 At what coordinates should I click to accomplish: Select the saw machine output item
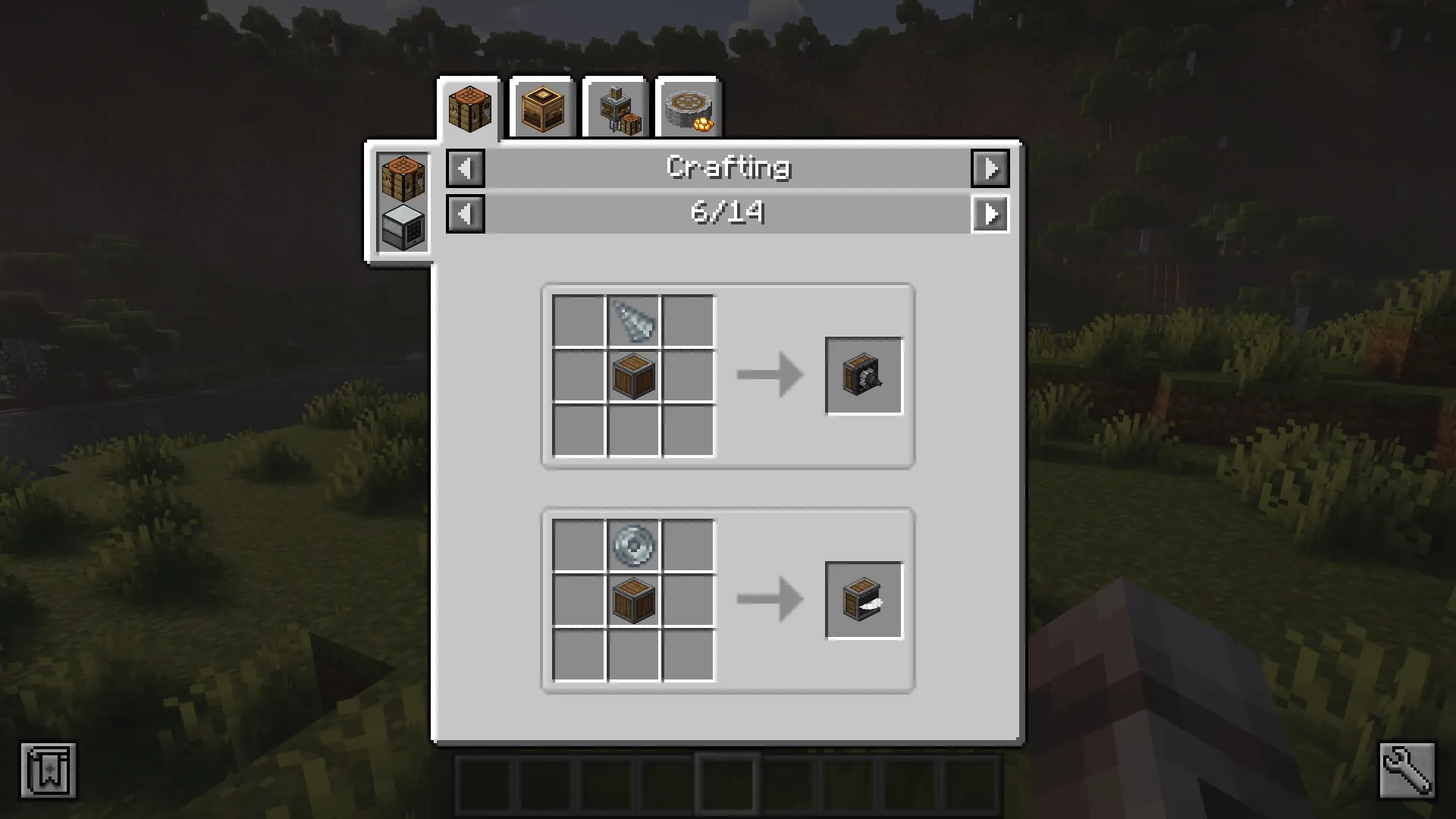click(864, 601)
